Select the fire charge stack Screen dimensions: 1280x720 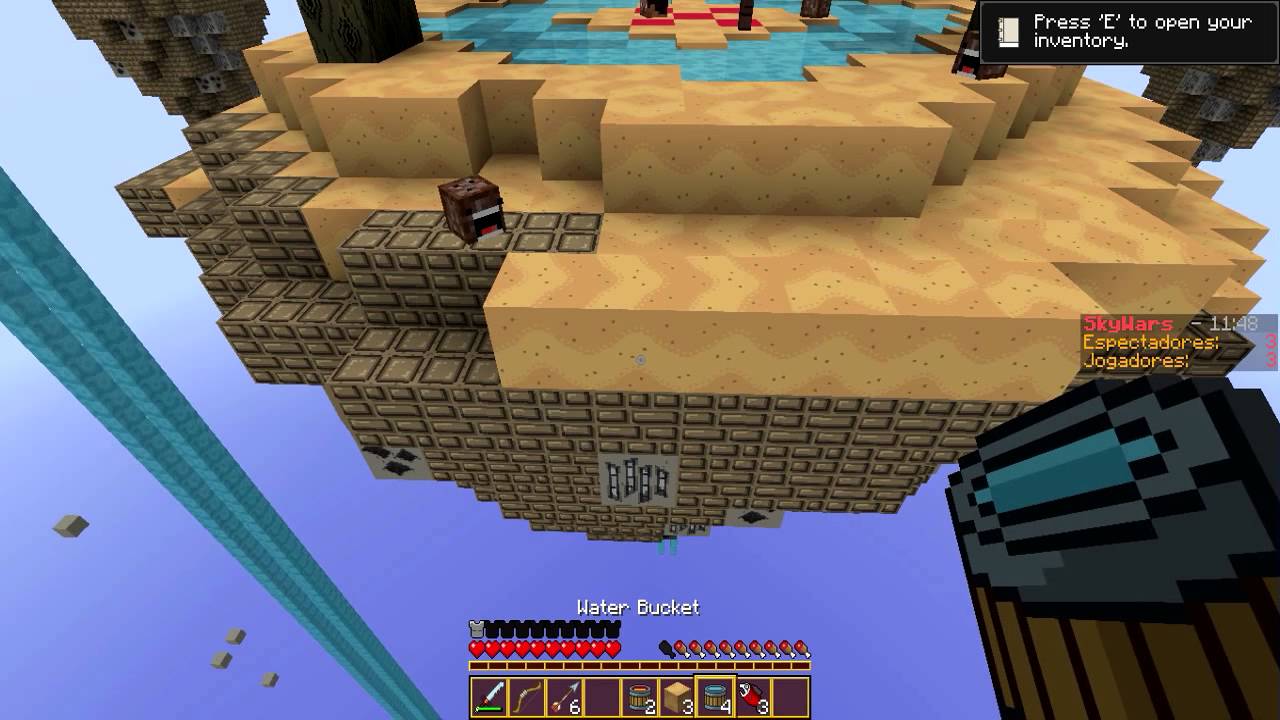(x=752, y=696)
